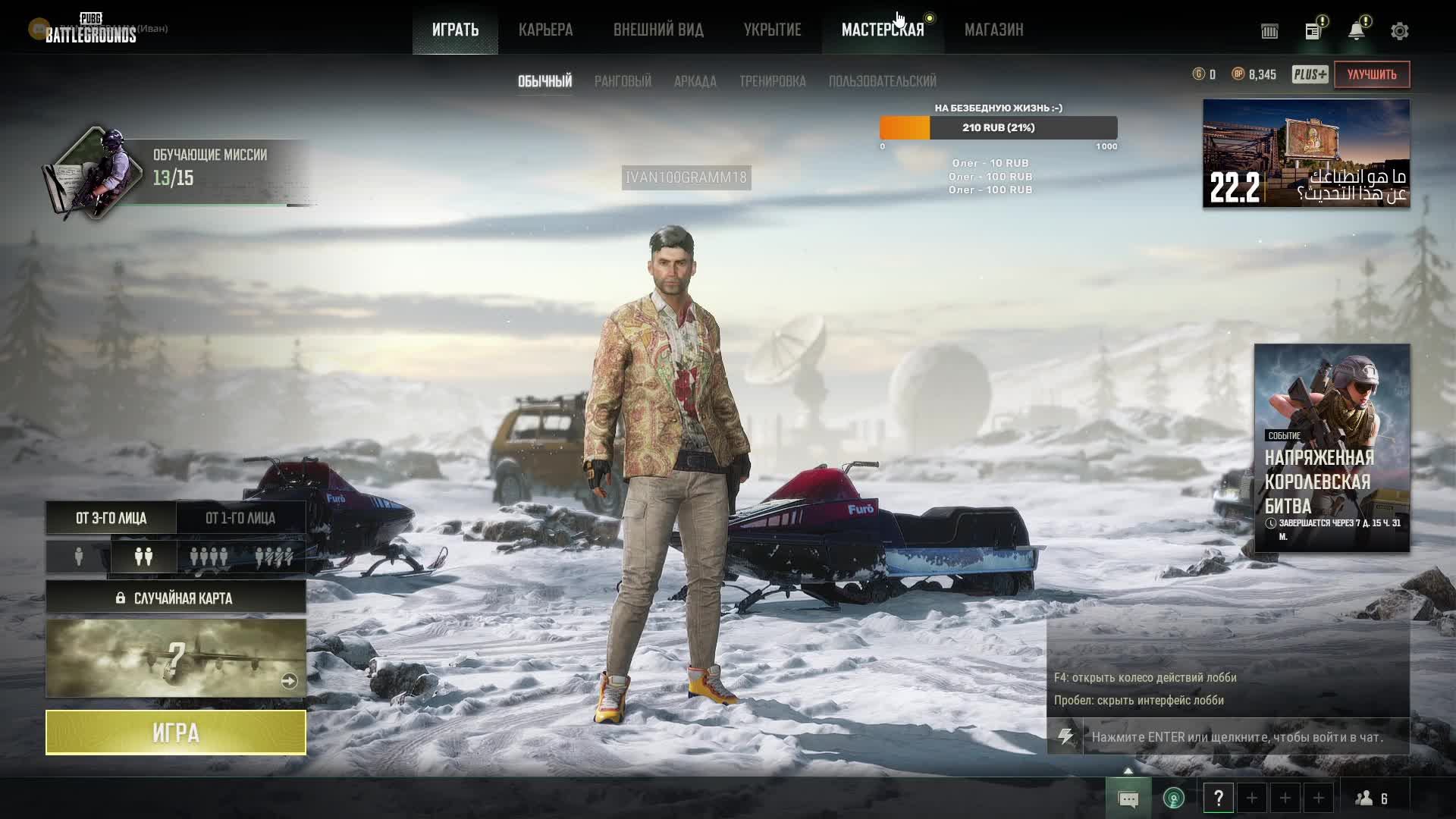Switch to ТРЕНИРОВКА mode
Screen dimensions: 1456x819
tap(772, 81)
